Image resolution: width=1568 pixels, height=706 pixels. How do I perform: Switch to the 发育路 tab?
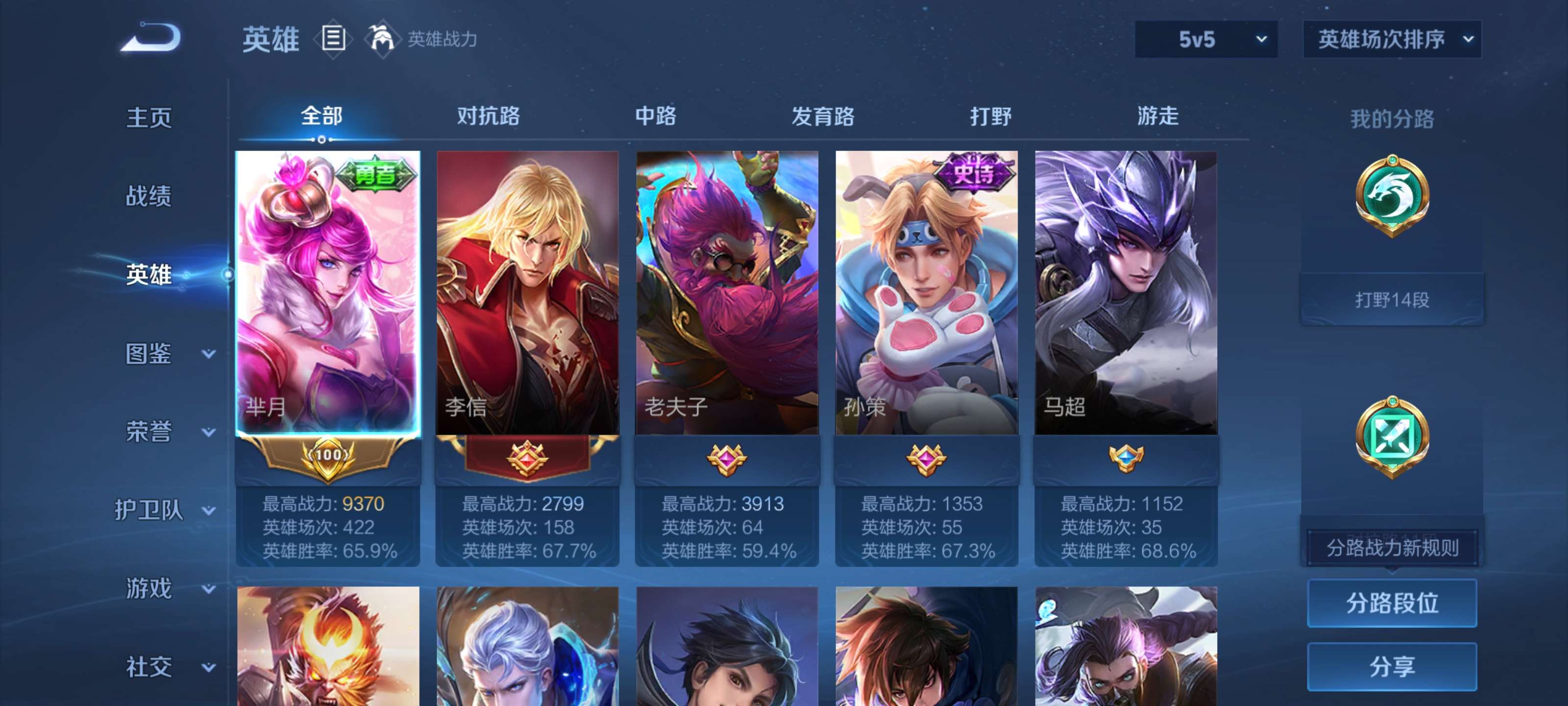(825, 117)
